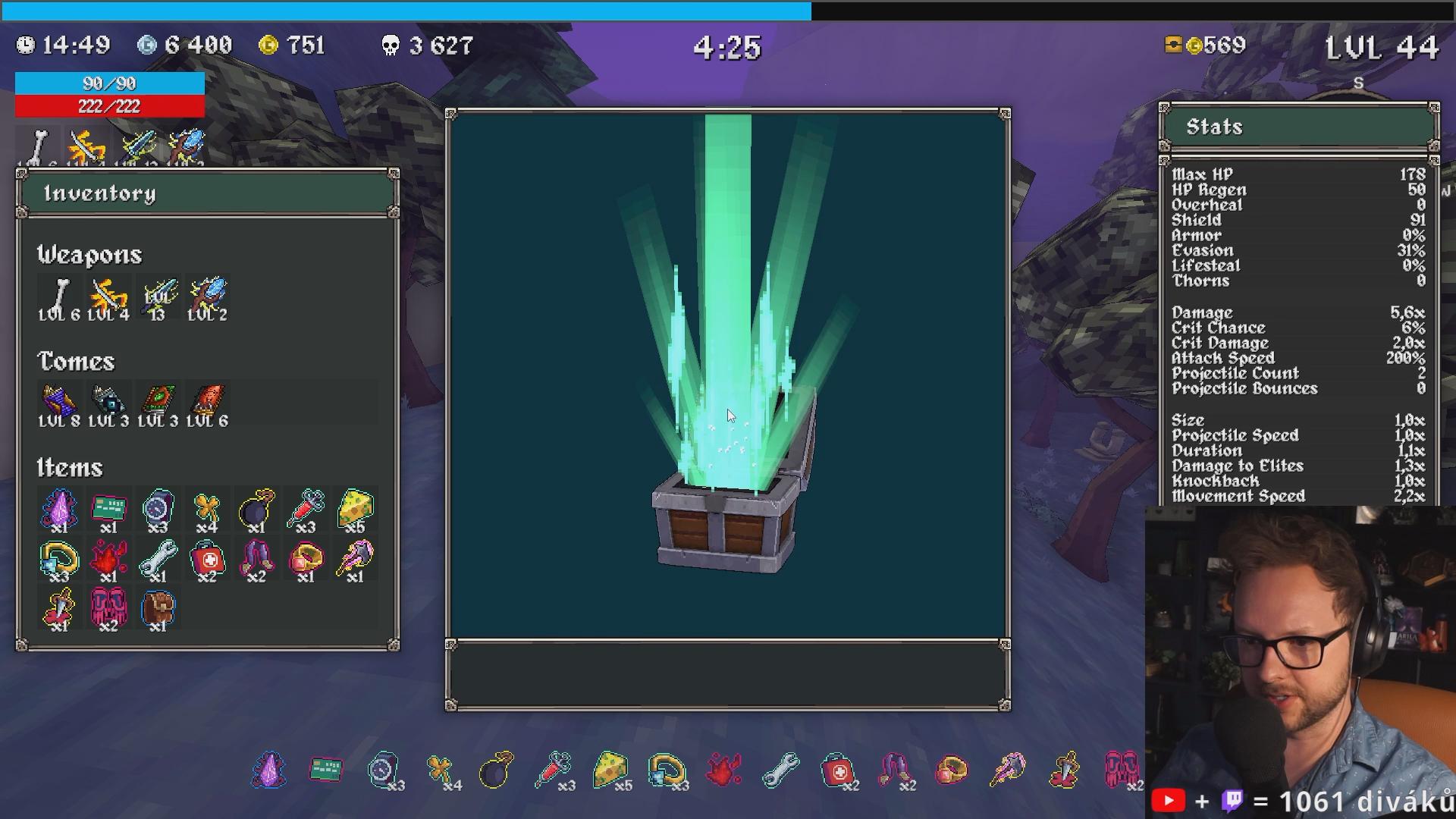The height and width of the screenshot is (819, 1456).
Task: Select the level 13 lightning sword weapon
Action: pyautogui.click(x=158, y=297)
